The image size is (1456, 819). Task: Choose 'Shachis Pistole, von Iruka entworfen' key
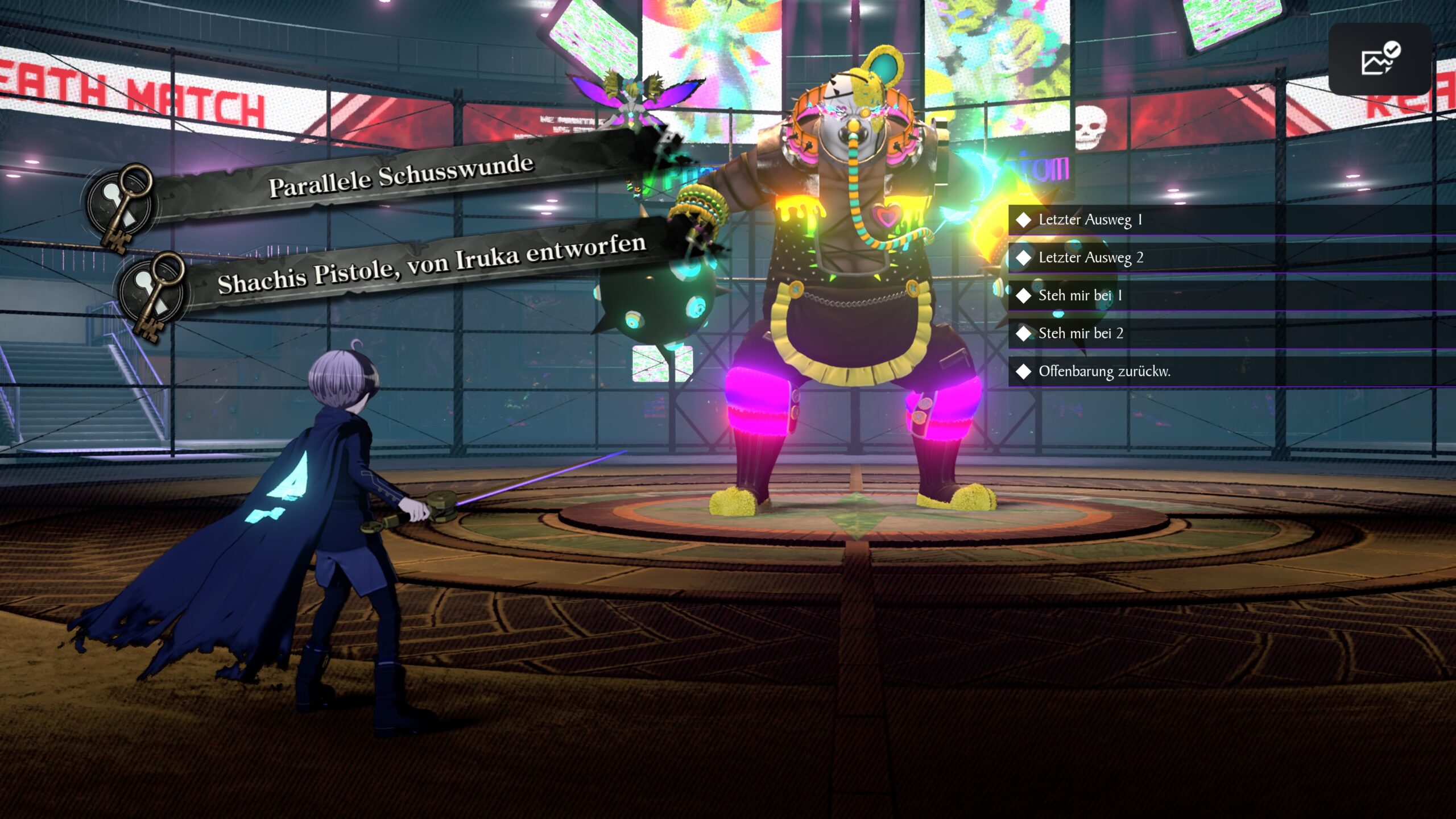tap(431, 264)
